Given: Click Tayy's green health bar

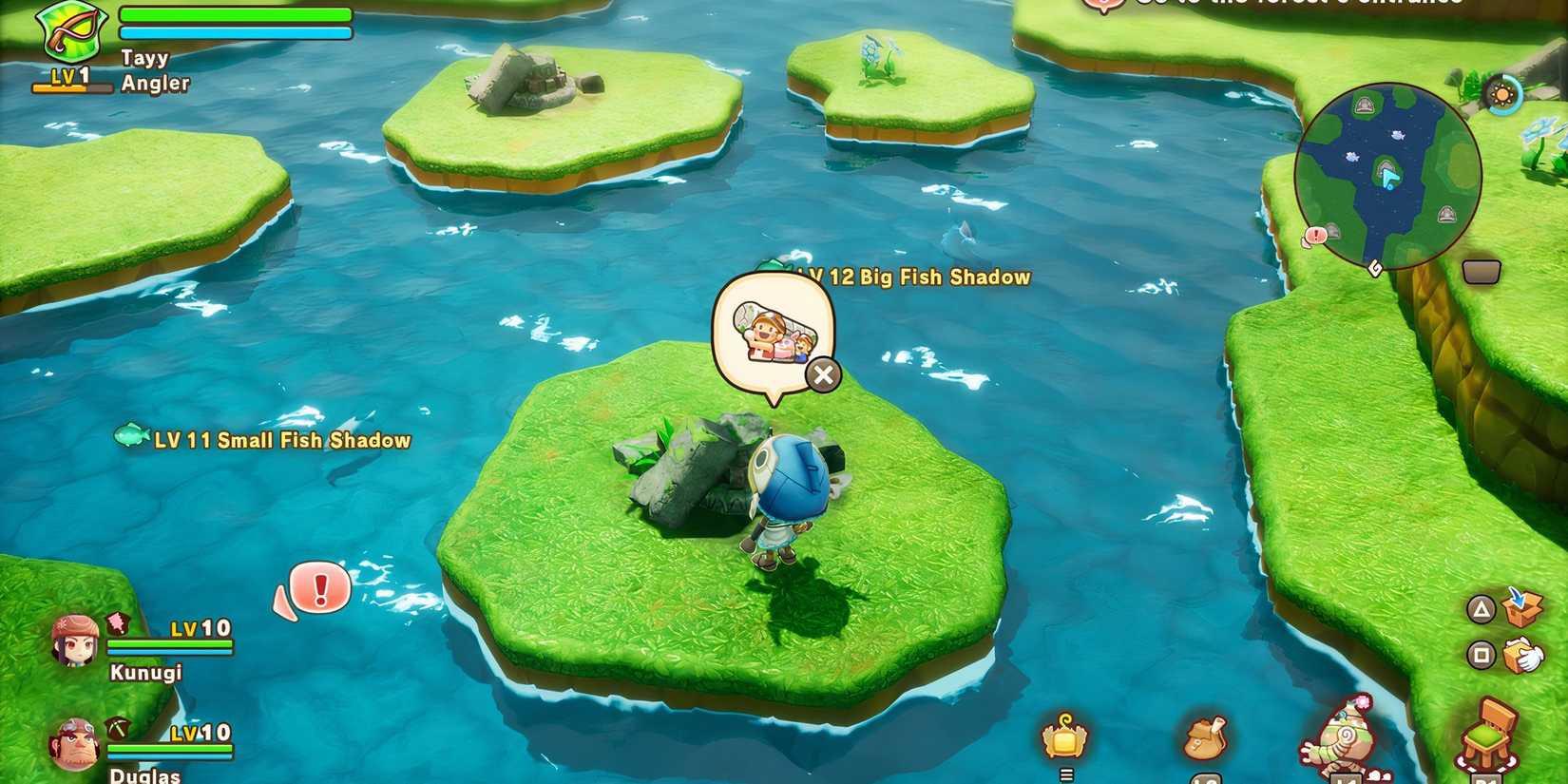Looking at the screenshot, I should click(x=233, y=12).
